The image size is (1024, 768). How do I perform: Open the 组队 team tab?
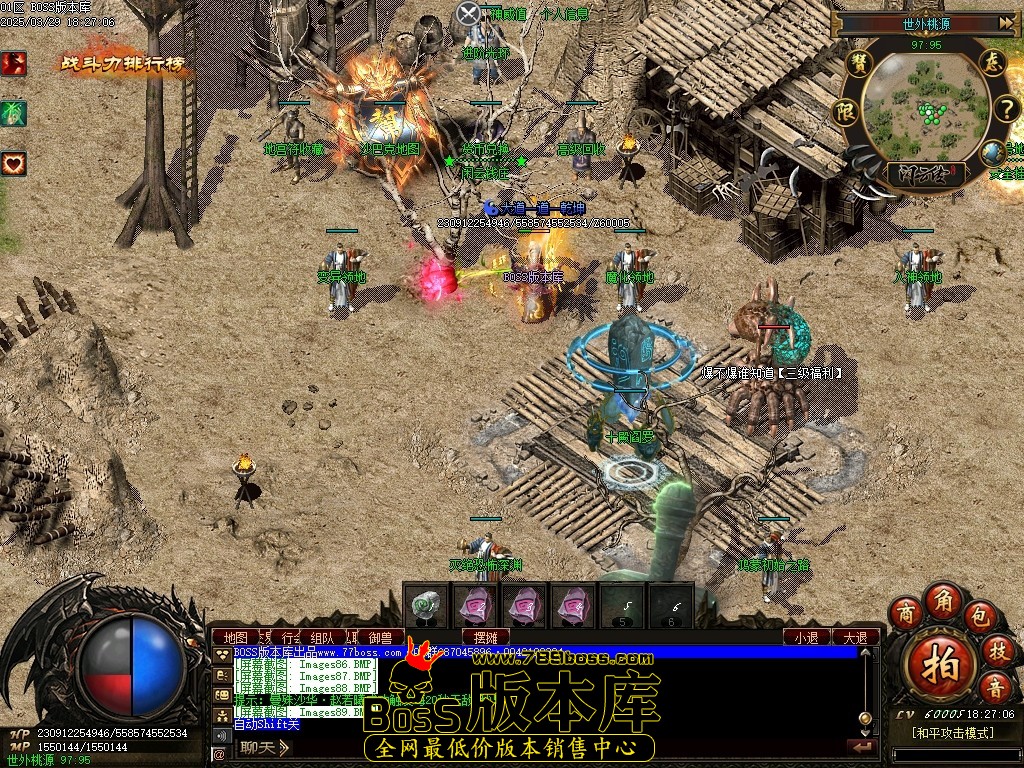(322, 637)
